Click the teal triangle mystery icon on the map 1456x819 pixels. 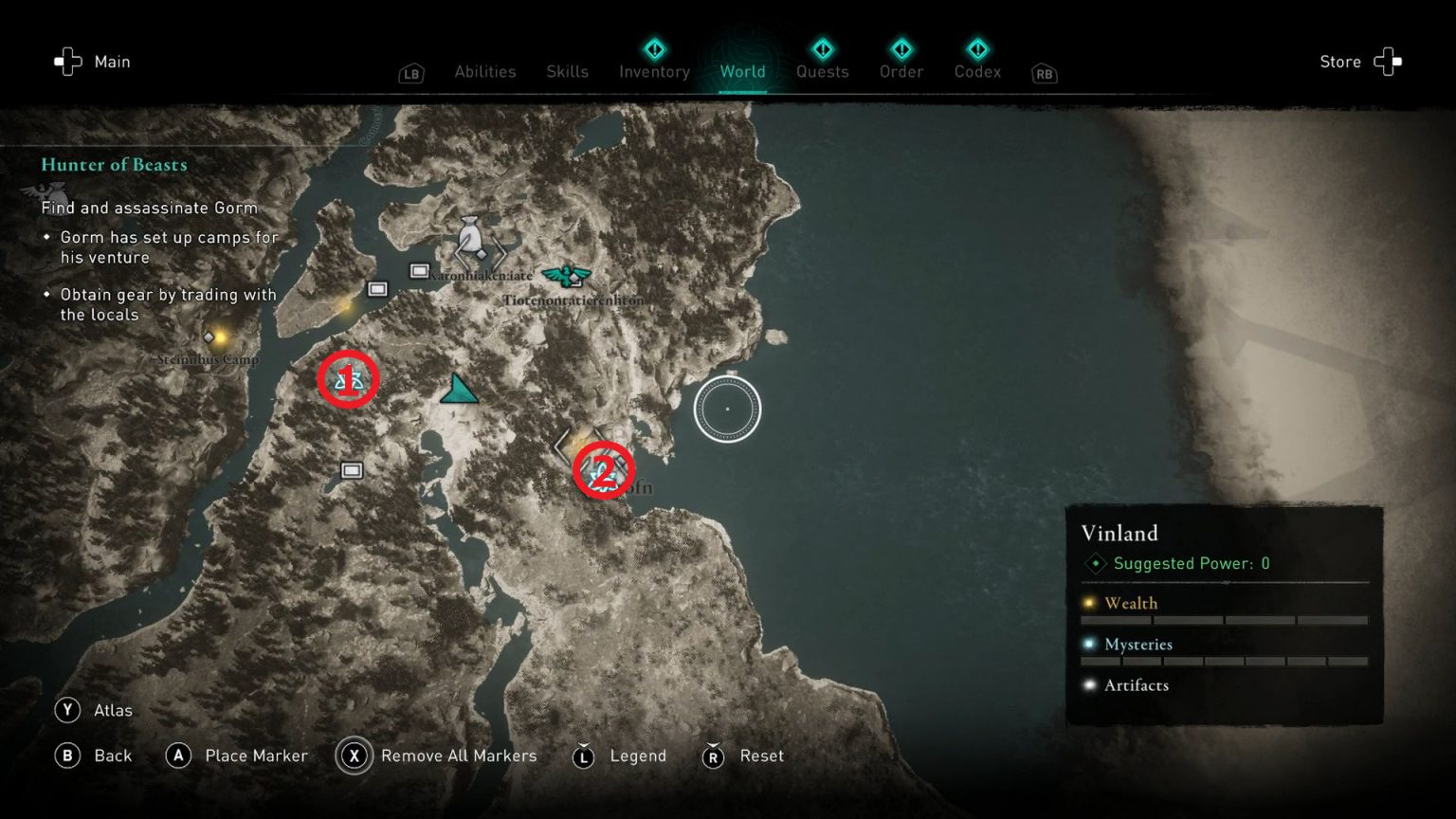pos(459,388)
